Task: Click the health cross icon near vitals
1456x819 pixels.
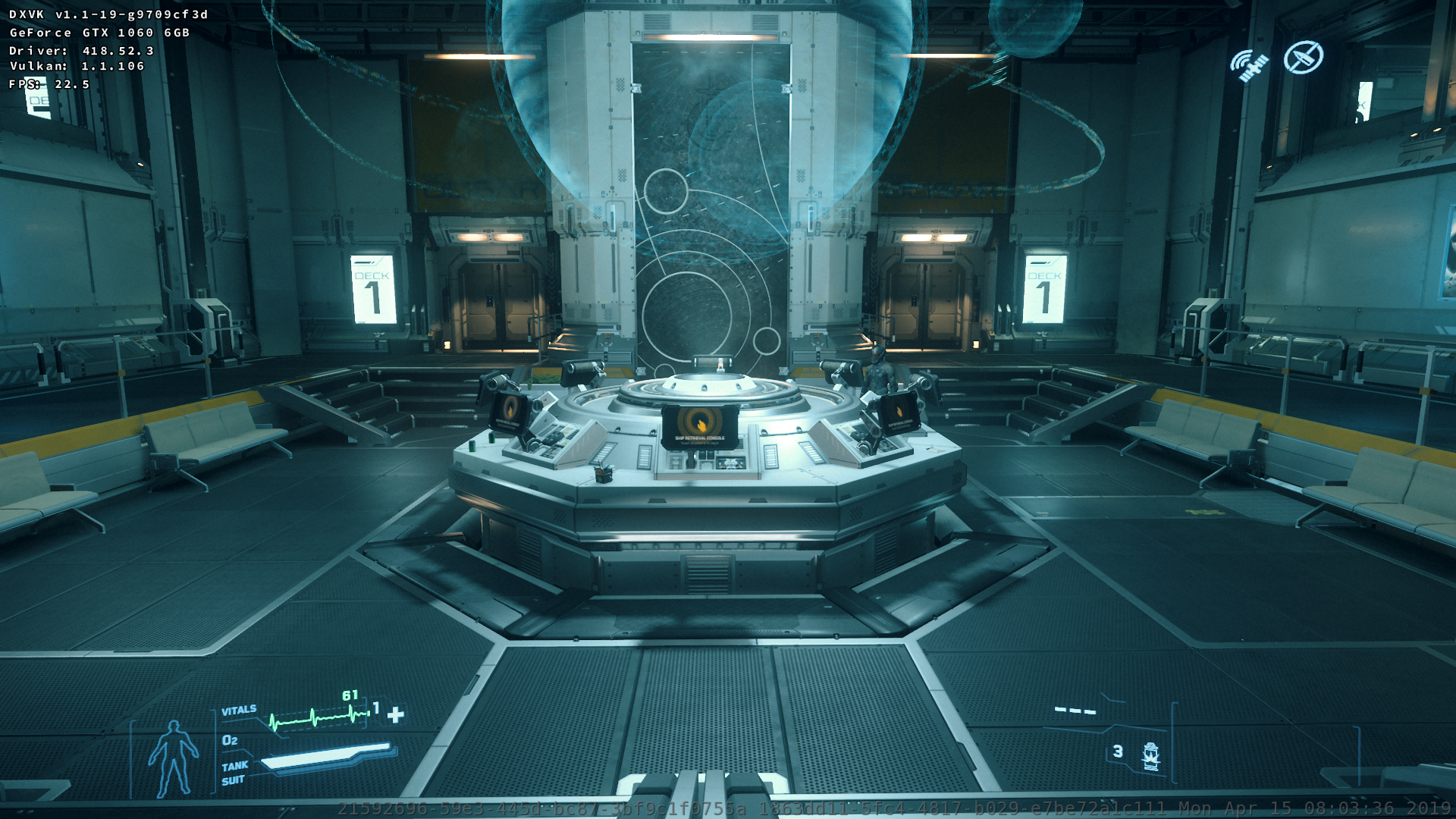Action: click(394, 713)
